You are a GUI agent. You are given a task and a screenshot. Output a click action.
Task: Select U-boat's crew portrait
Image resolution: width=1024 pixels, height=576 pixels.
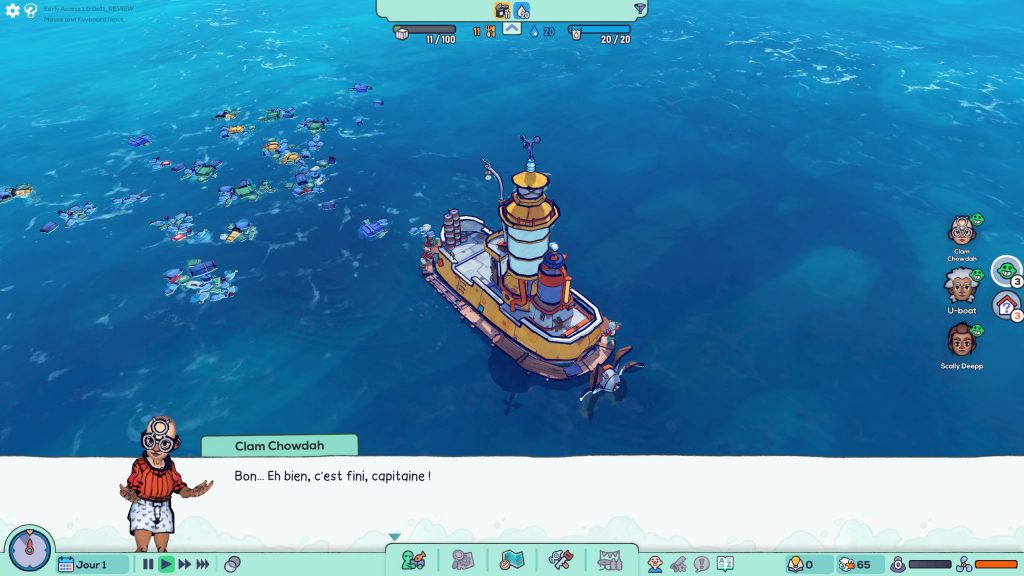(x=961, y=285)
